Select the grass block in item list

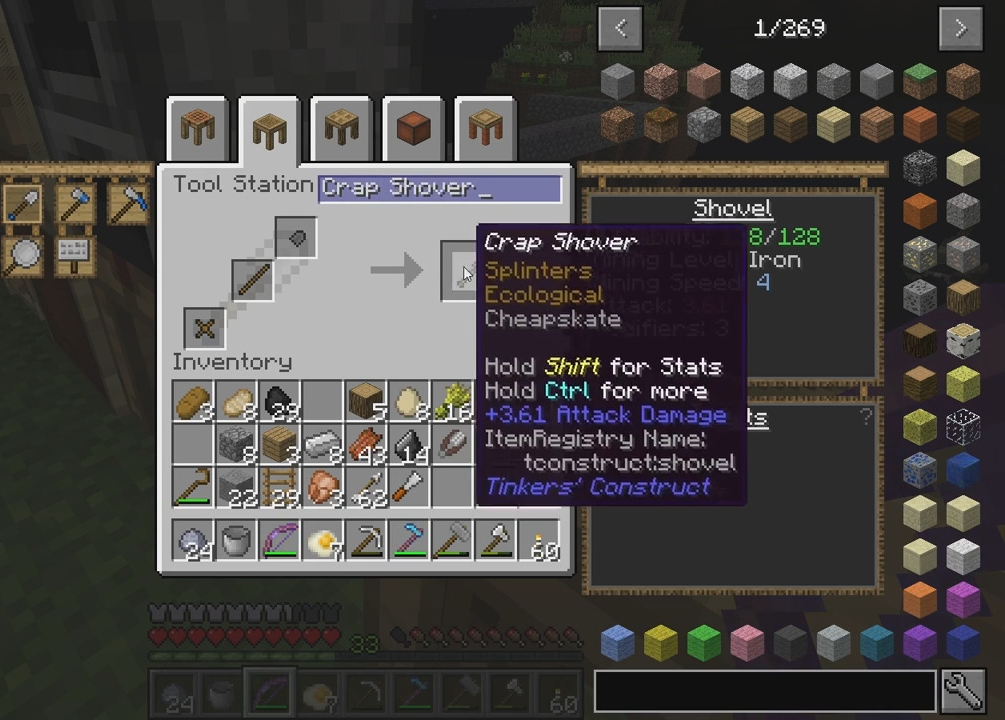pyautogui.click(x=919, y=81)
